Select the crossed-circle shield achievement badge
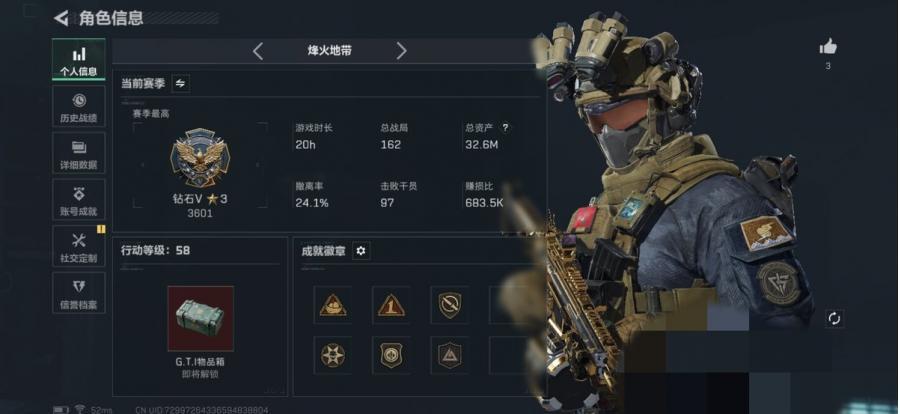This screenshot has height=414, width=900. (450, 305)
